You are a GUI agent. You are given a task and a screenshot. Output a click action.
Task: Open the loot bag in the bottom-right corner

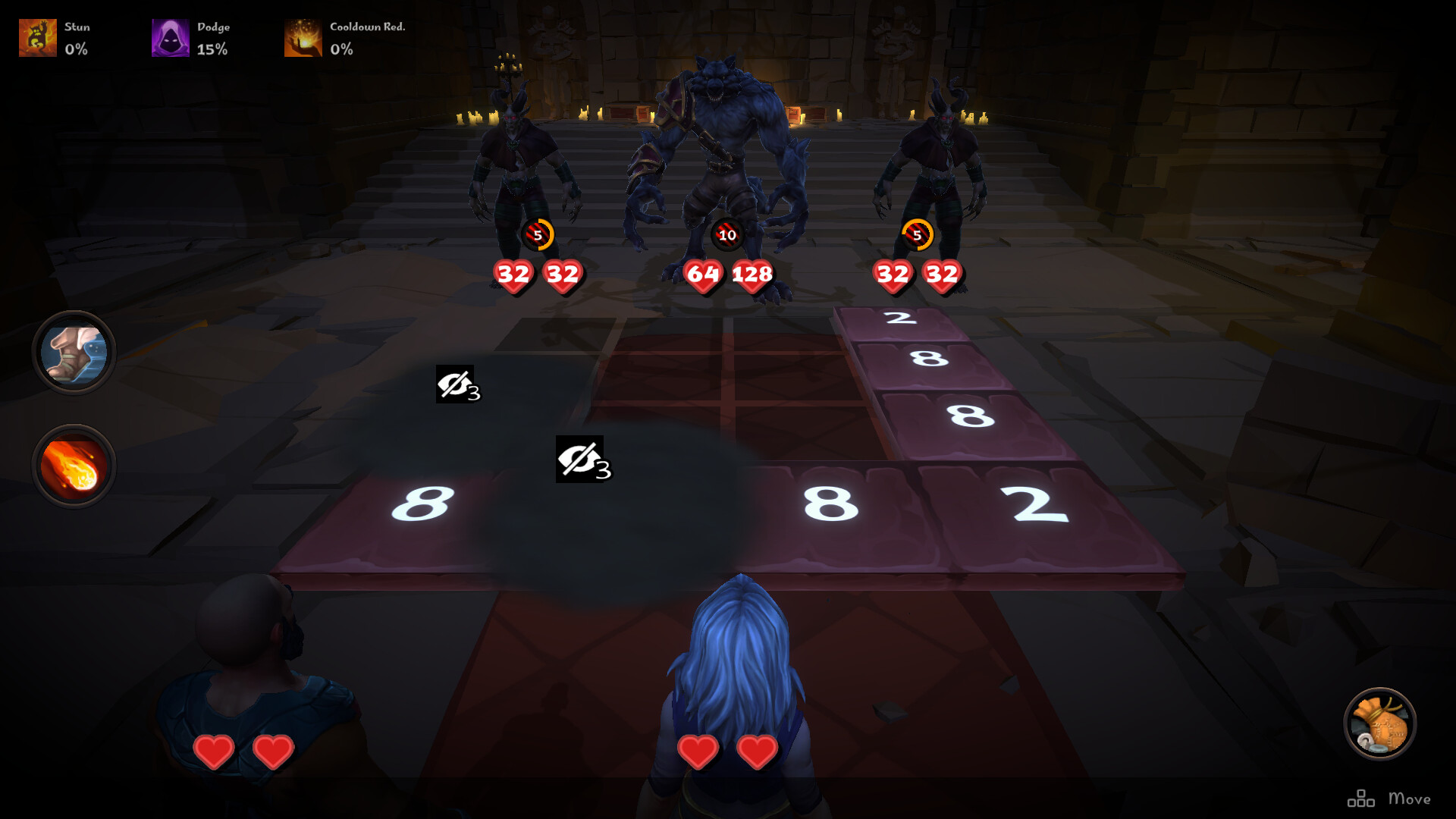pyautogui.click(x=1382, y=723)
